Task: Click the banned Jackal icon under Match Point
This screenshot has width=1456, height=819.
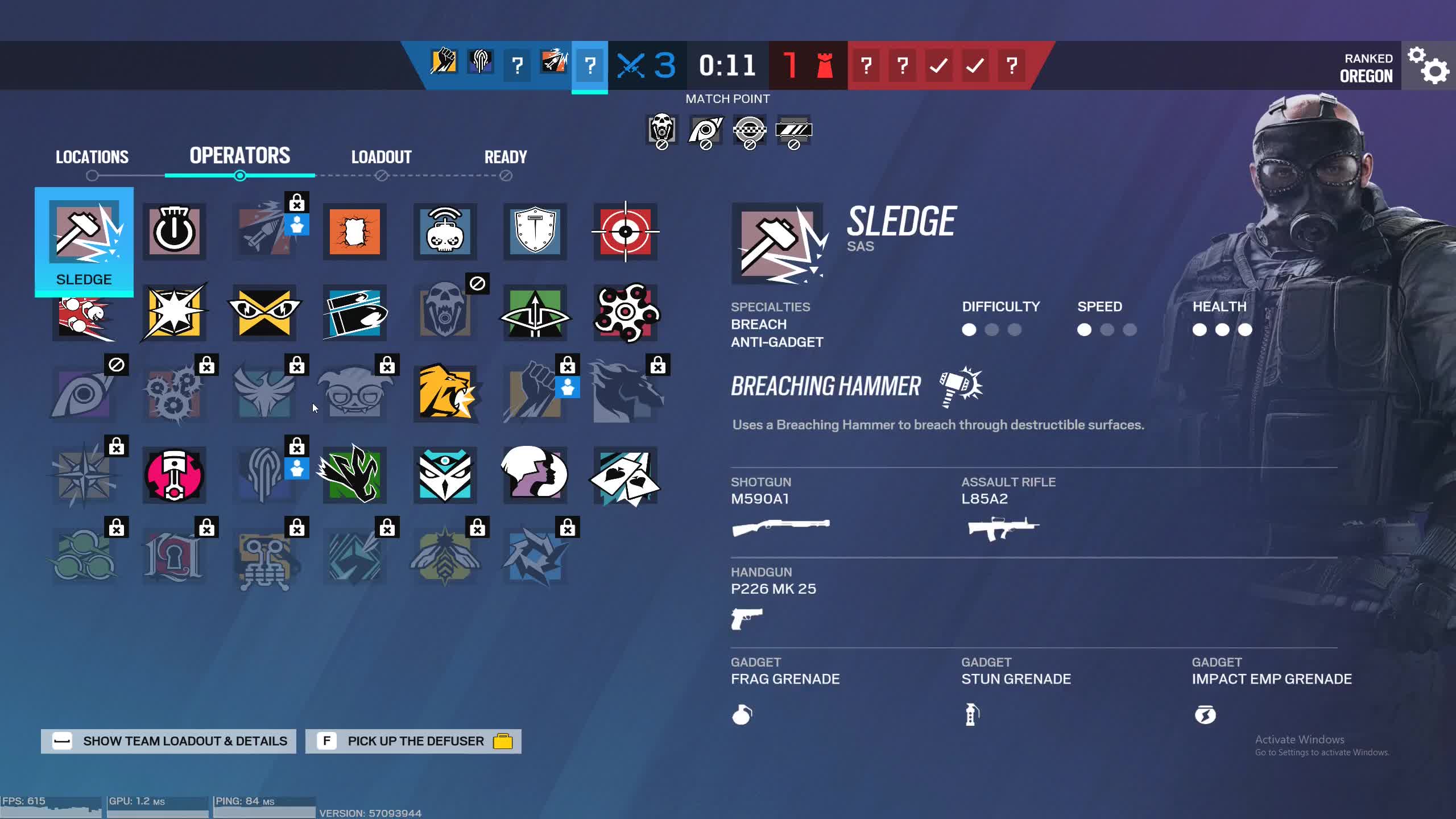Action: coord(705,131)
